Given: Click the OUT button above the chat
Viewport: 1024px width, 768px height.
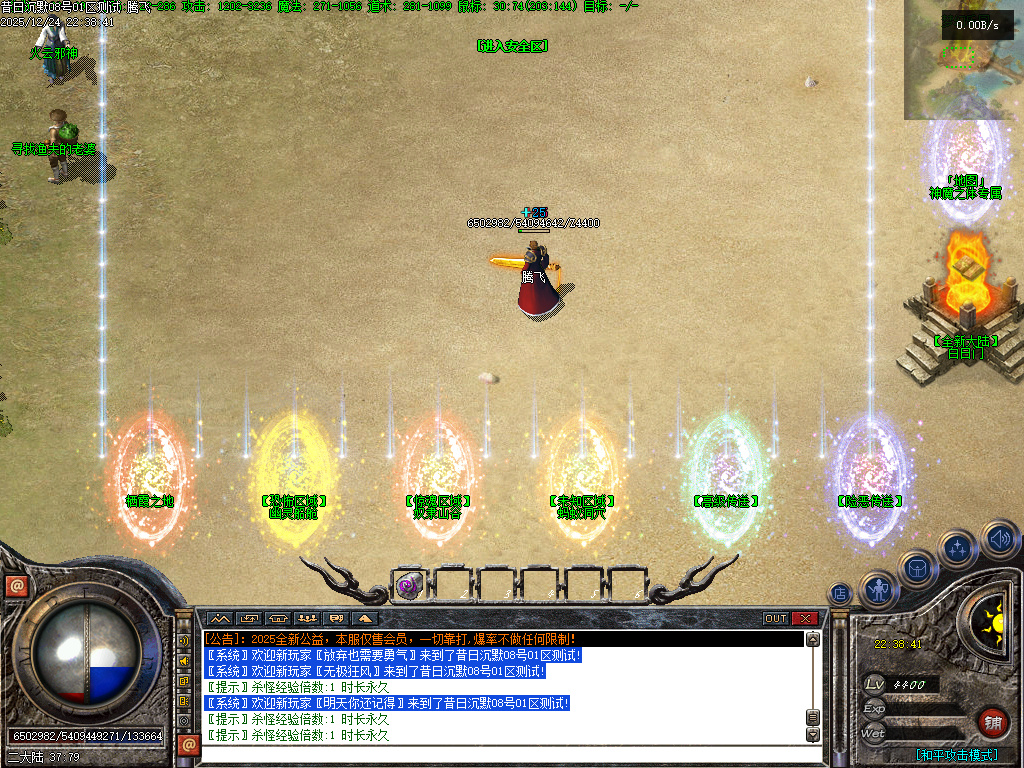Looking at the screenshot, I should tap(776, 619).
